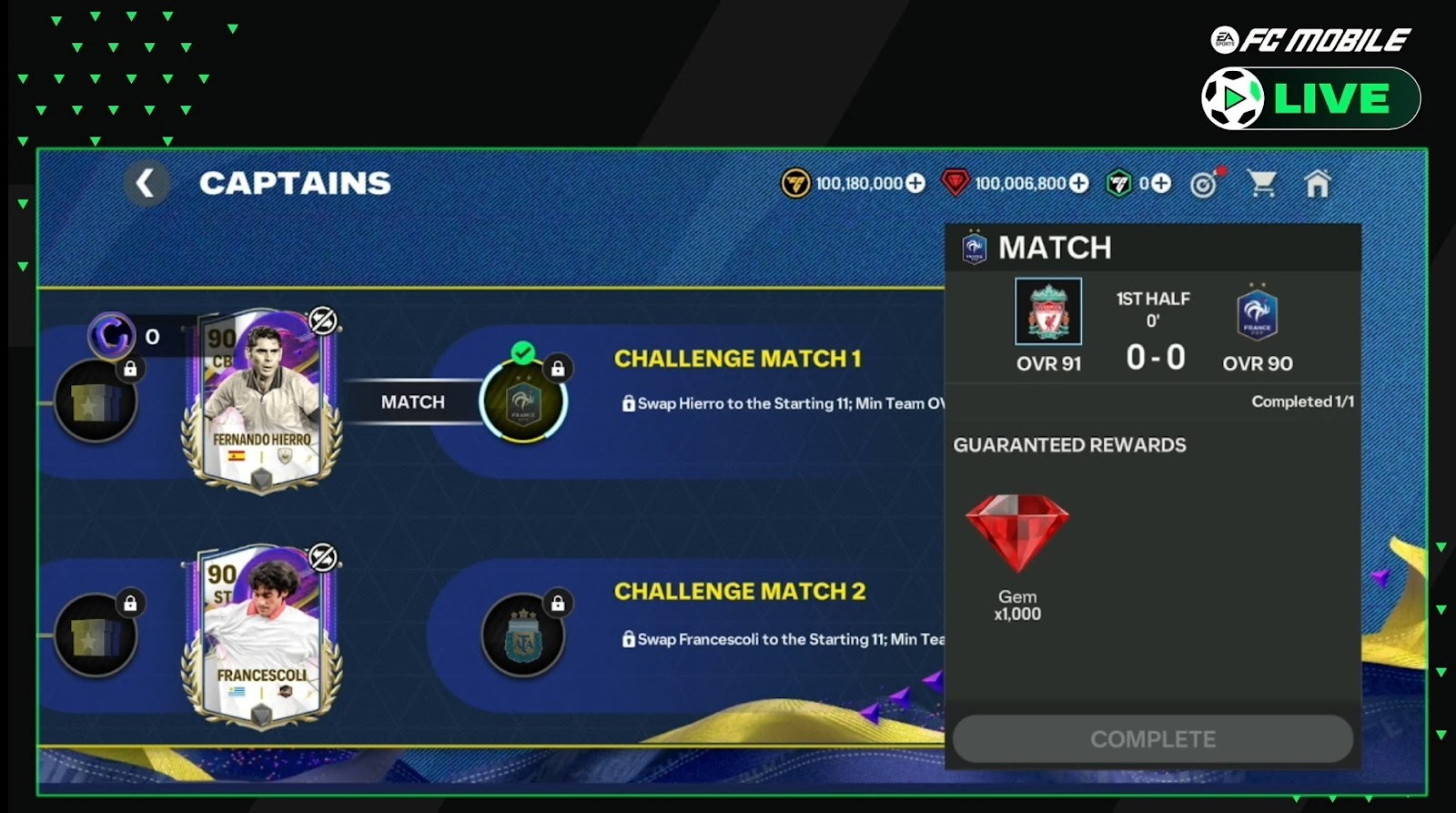Open the CHALLENGE MATCH 1 entry
Screen dimensions: 1456x813
point(737,359)
